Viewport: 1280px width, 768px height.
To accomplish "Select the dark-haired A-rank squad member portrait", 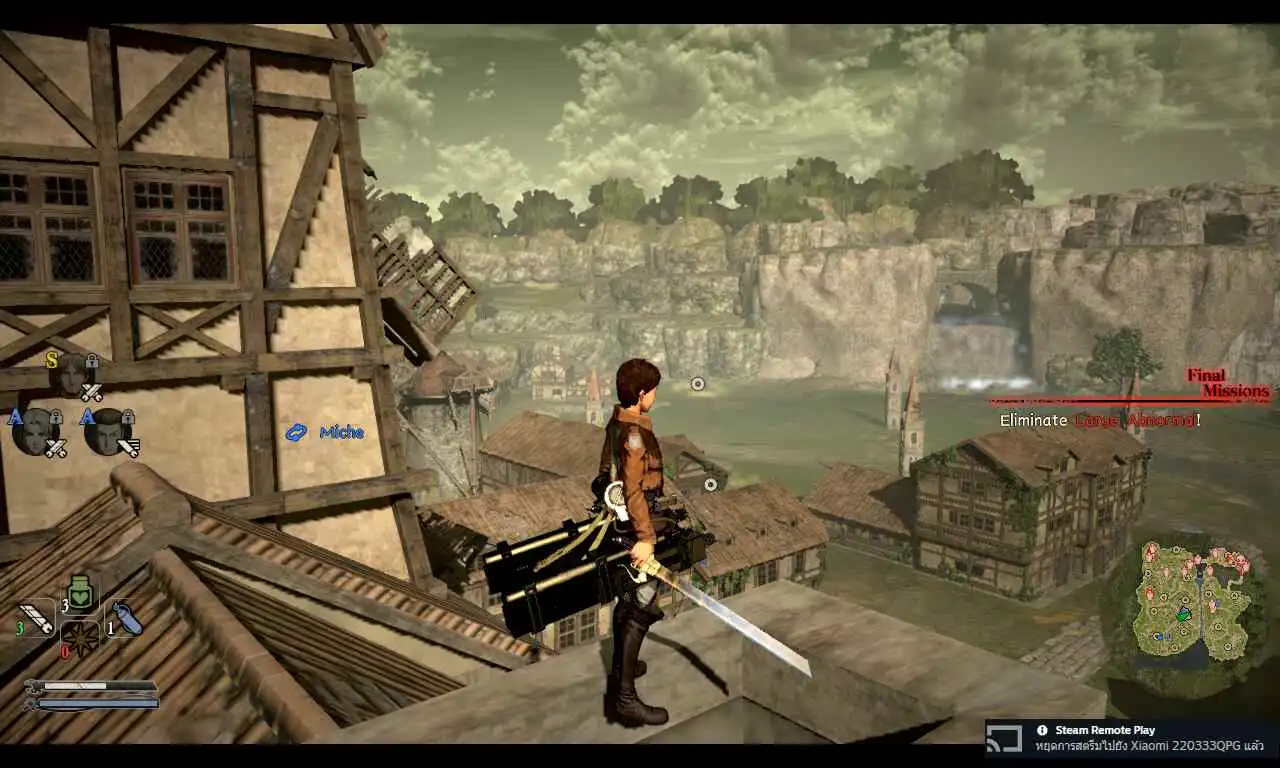I will [x=107, y=432].
